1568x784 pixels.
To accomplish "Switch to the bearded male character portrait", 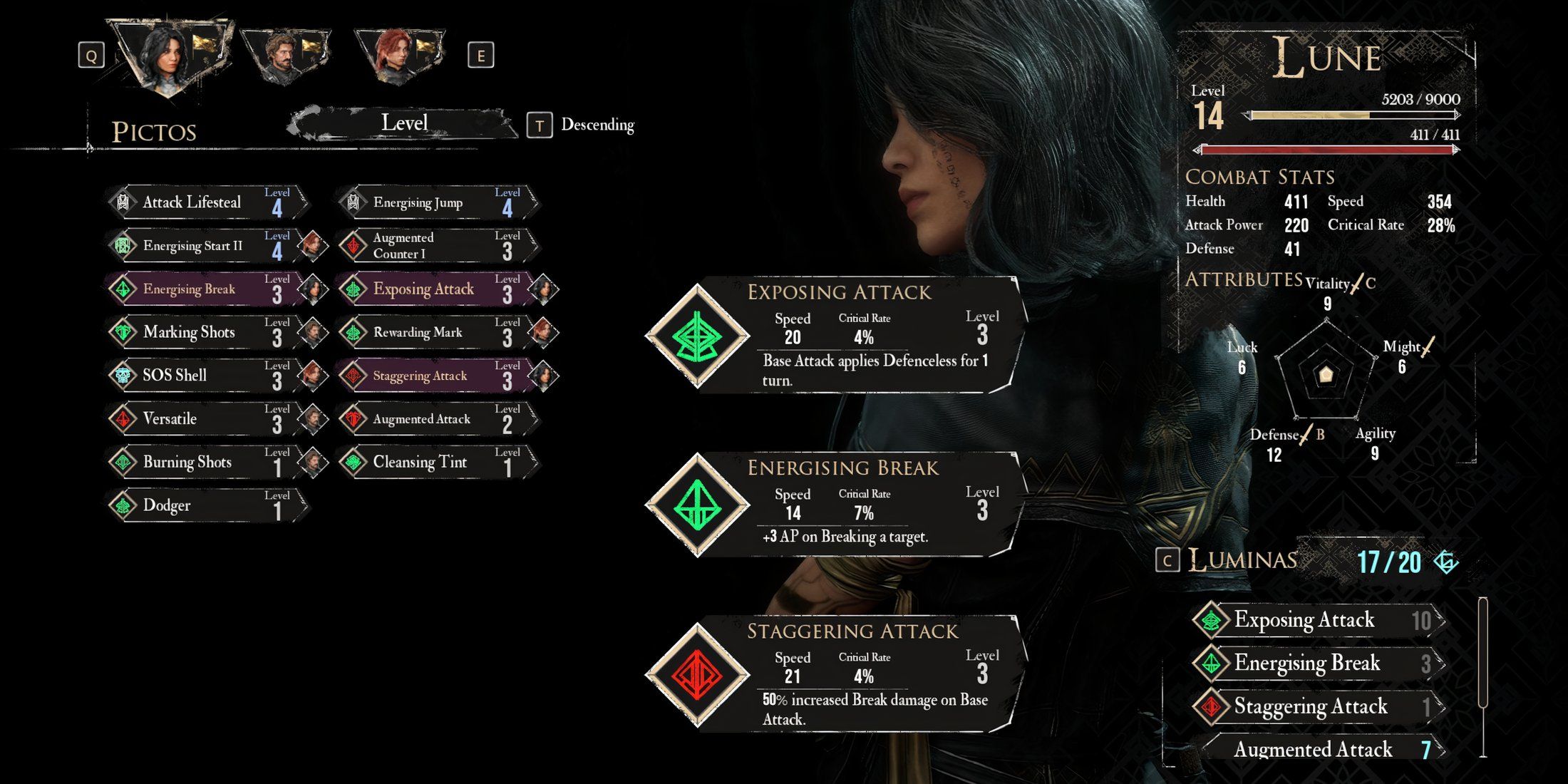I will click(285, 56).
